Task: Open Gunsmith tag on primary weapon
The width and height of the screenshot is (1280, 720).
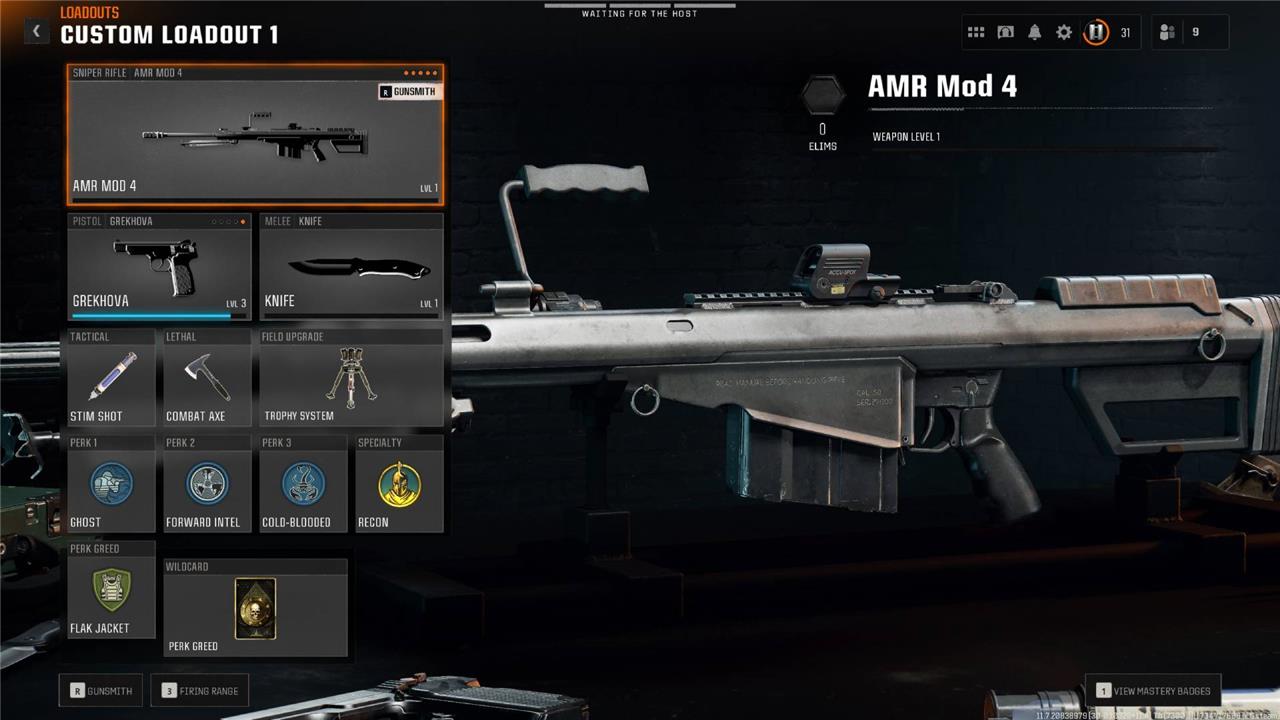Action: pyautogui.click(x=409, y=92)
